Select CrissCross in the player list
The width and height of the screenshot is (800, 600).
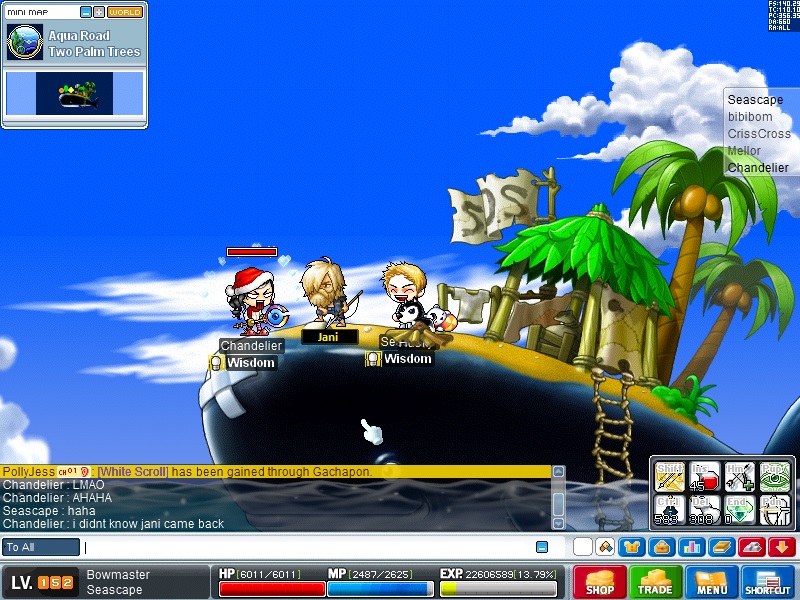[x=759, y=134]
